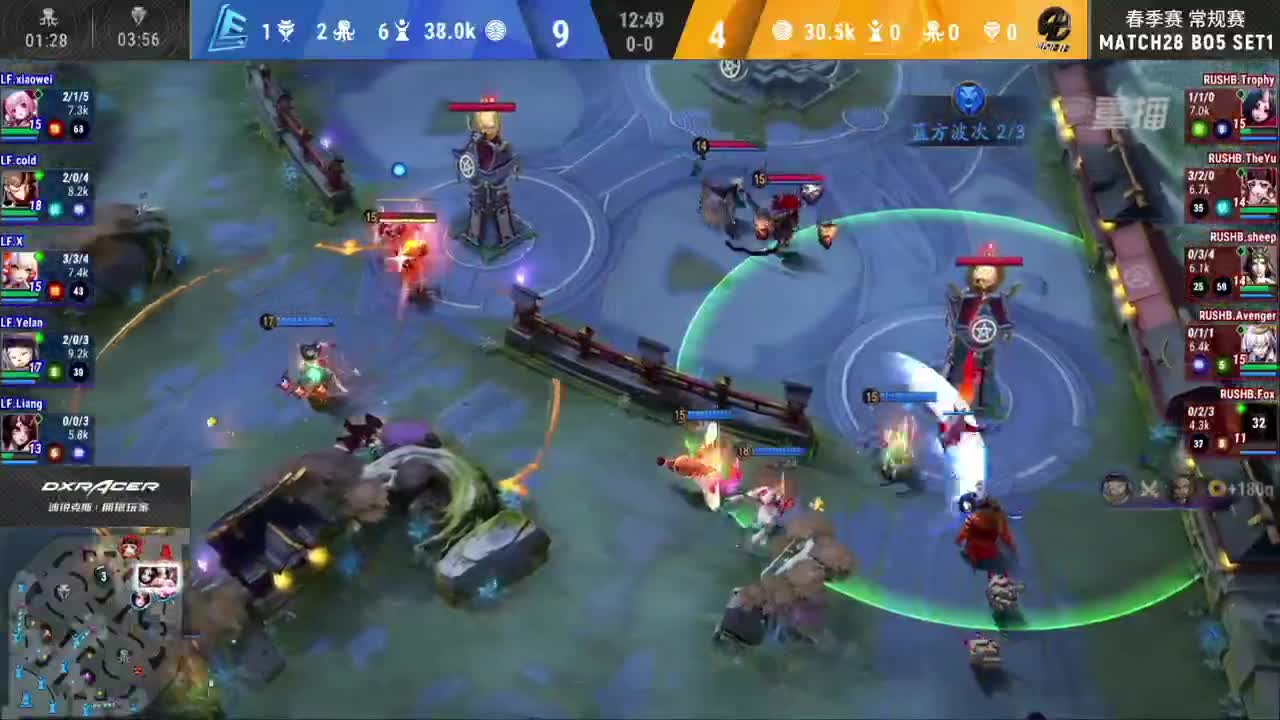Select the blue wolf icon above 蓝方波次 2/3
The width and height of the screenshot is (1280, 720).
pyautogui.click(x=967, y=98)
